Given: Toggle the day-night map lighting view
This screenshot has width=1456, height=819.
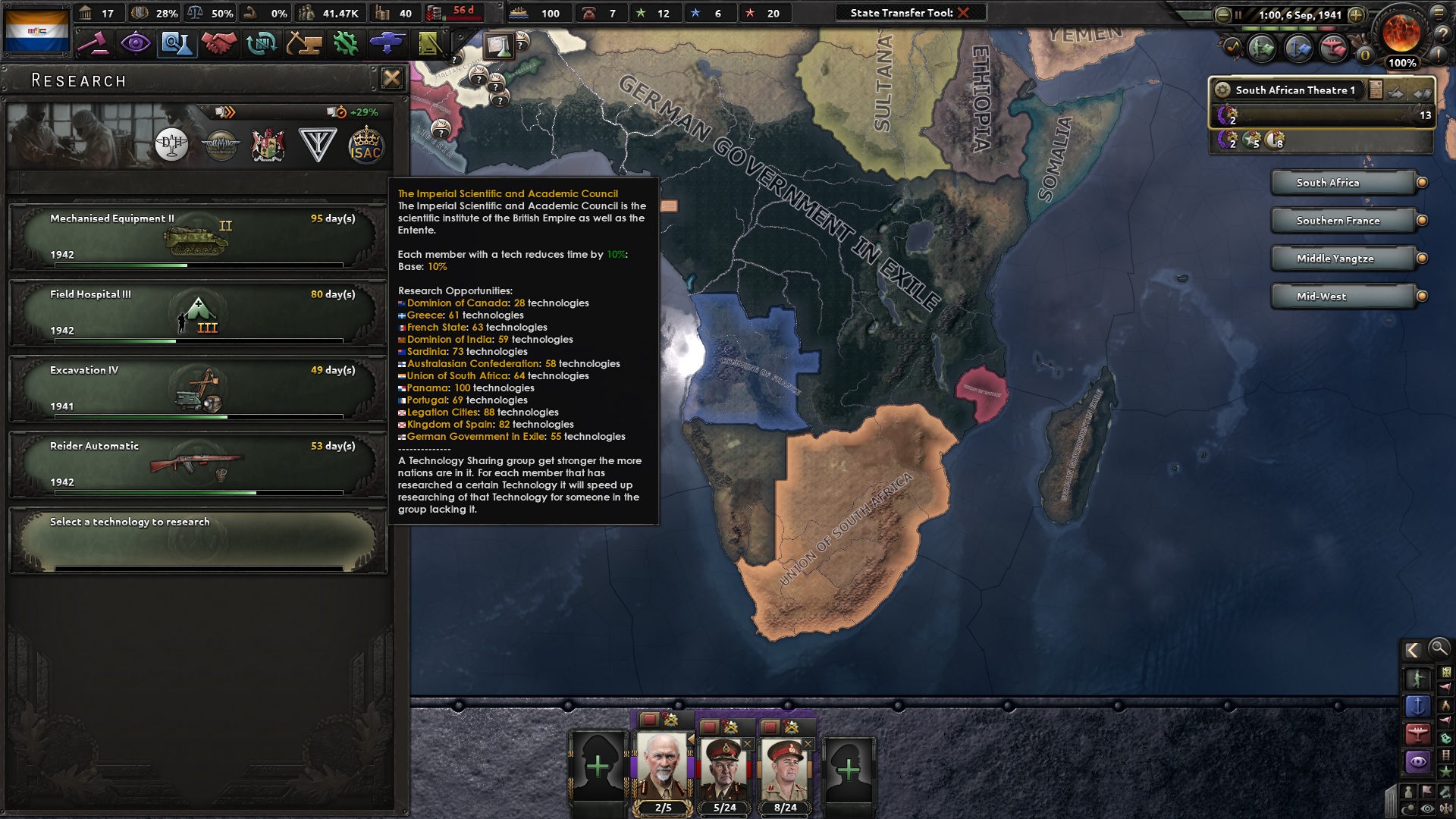Looking at the screenshot, I should (1408, 807).
